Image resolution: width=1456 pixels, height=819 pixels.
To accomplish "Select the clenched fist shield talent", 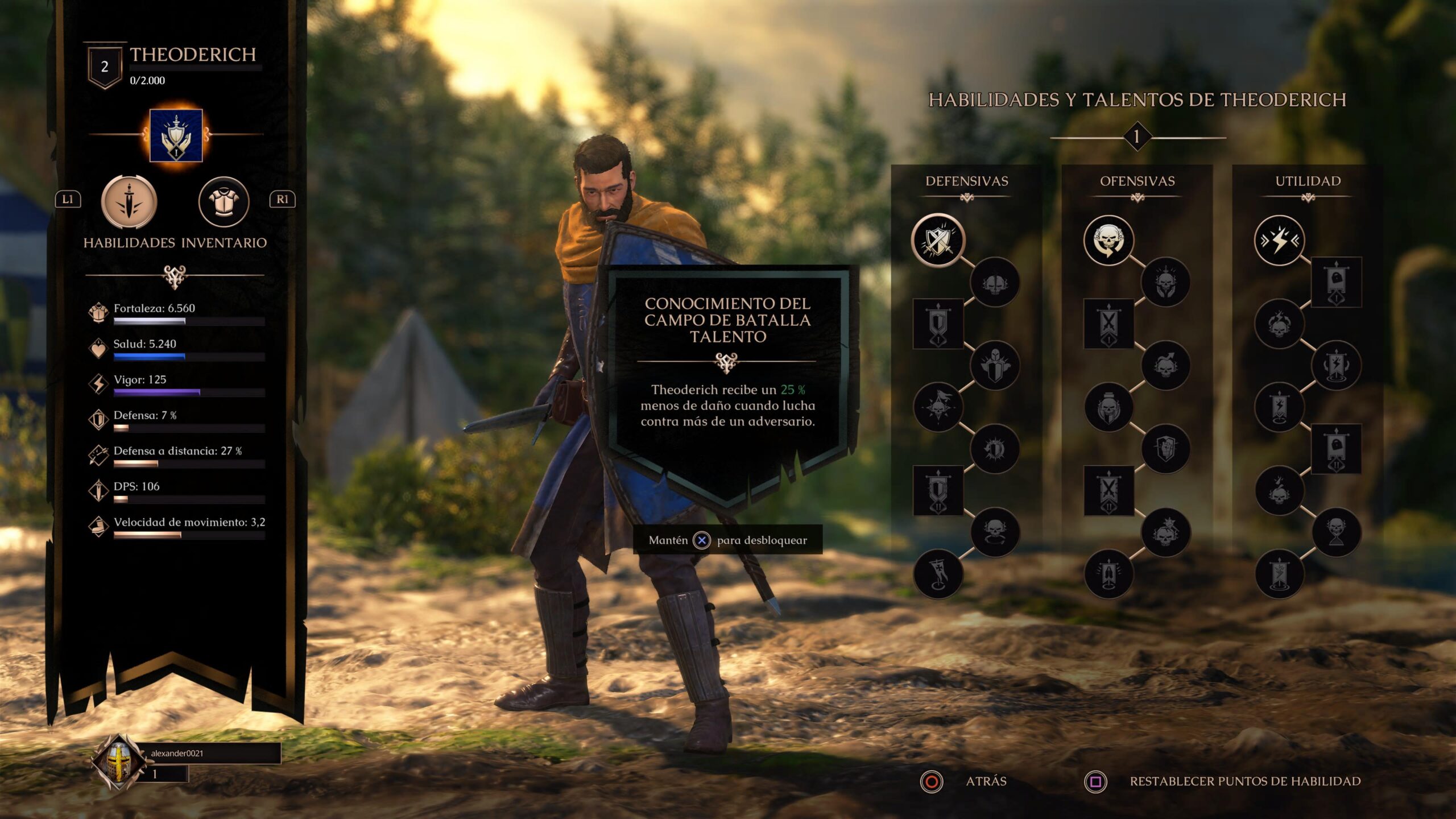I will coord(1165,449).
